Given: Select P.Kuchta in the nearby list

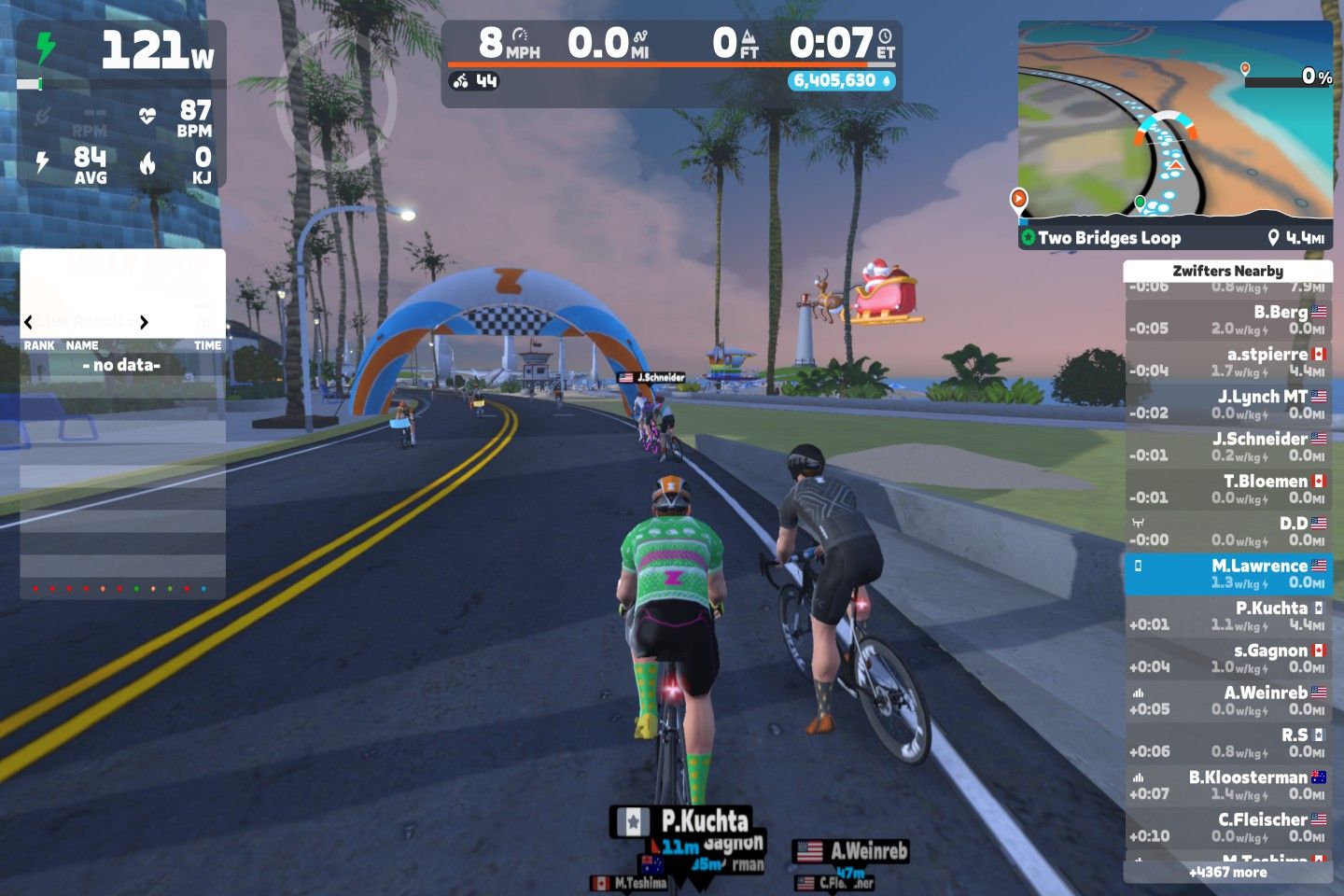Looking at the screenshot, I should click(x=1227, y=616).
